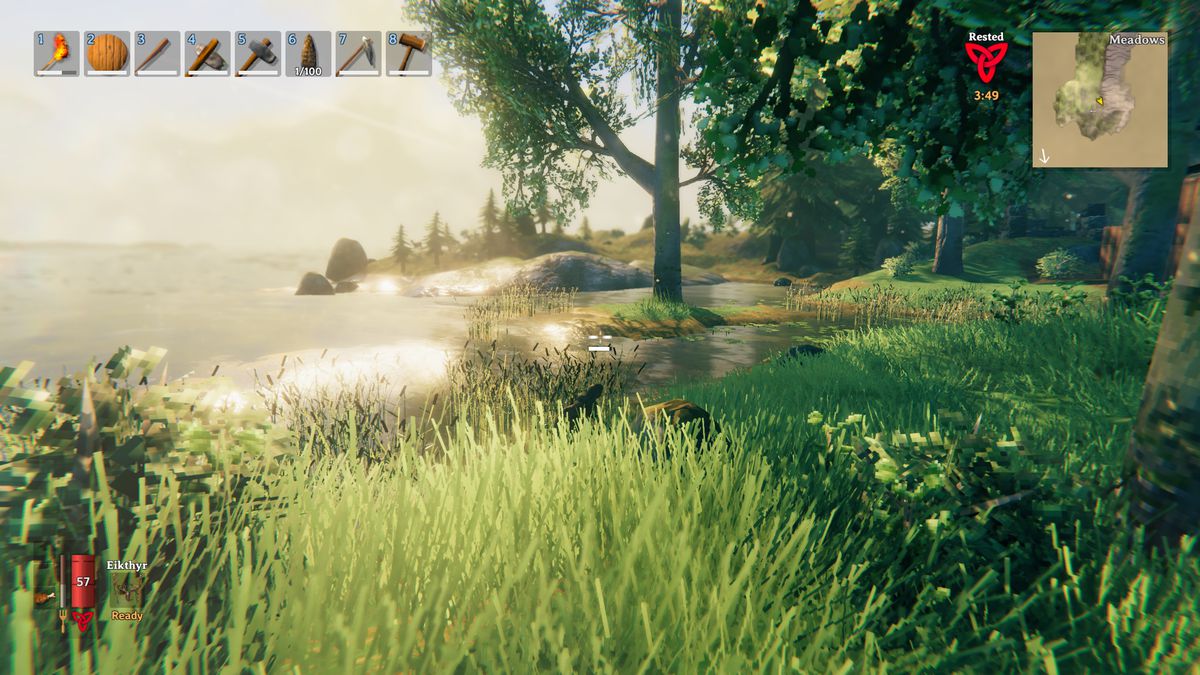Activate the Eikthyr forsaken power icon
1200x675 pixels.
pos(127,591)
